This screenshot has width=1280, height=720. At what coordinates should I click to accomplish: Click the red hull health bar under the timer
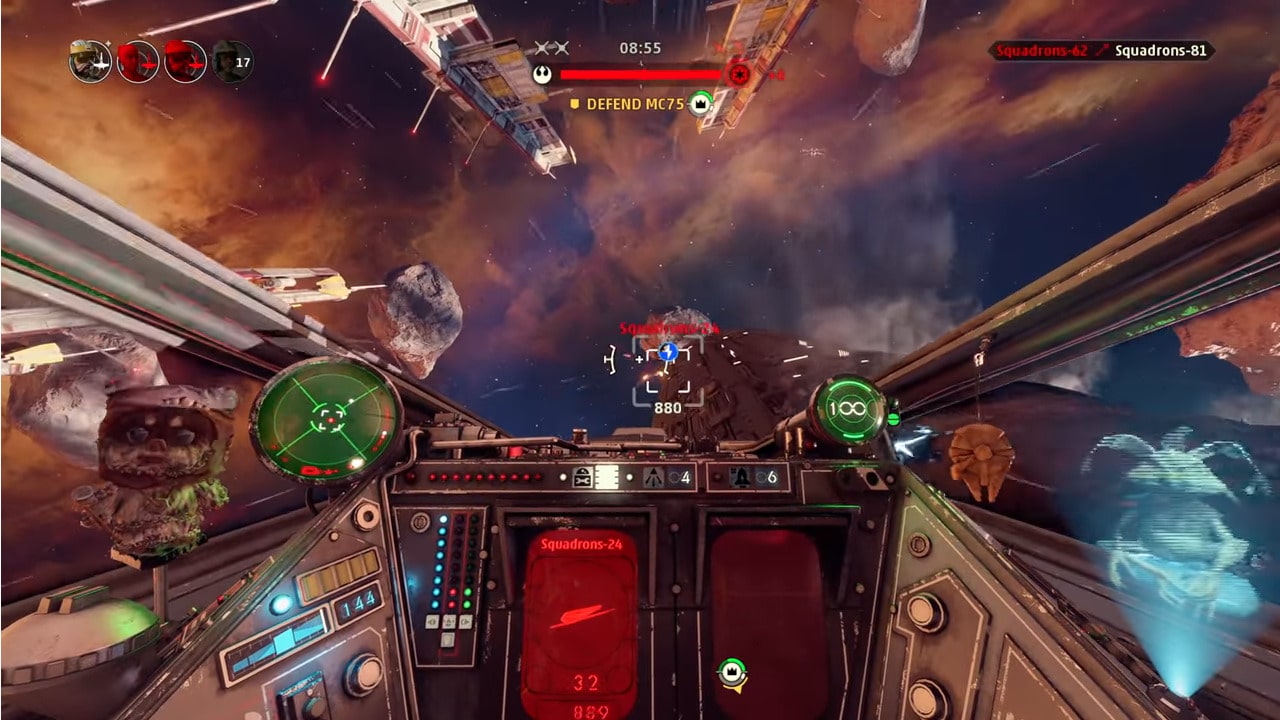pos(640,72)
